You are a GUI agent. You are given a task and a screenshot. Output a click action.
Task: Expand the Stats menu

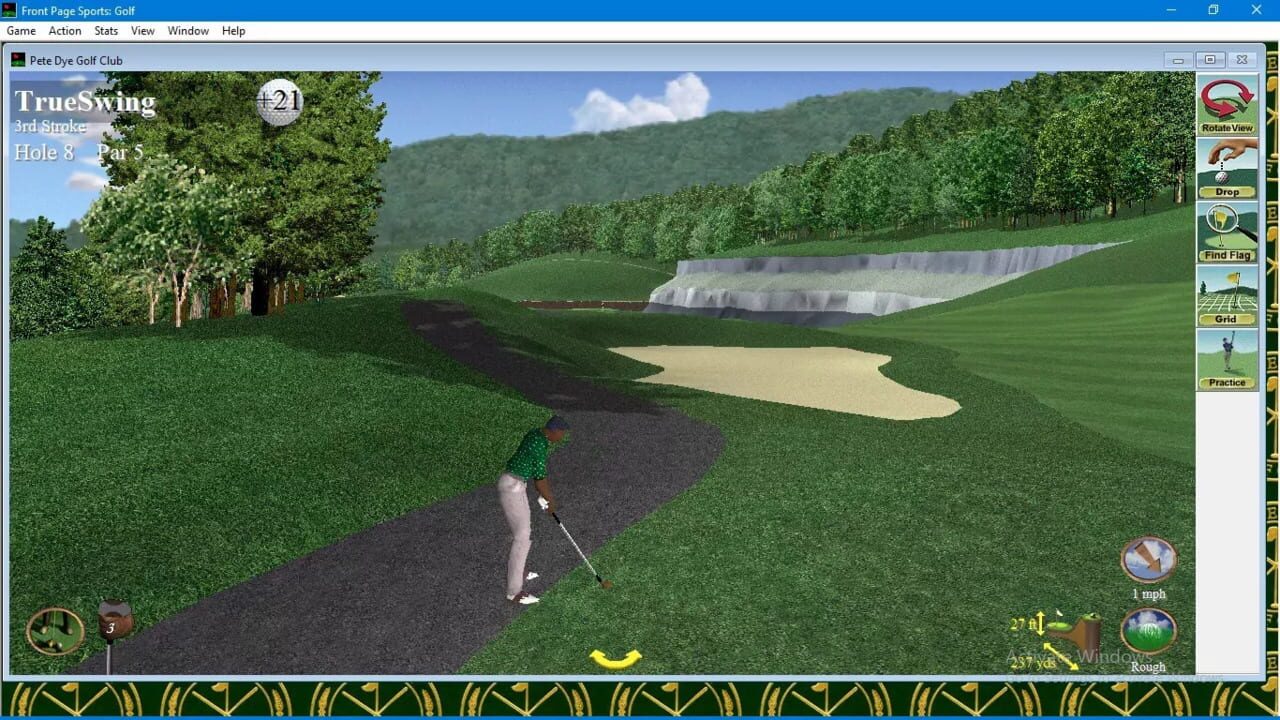point(105,31)
